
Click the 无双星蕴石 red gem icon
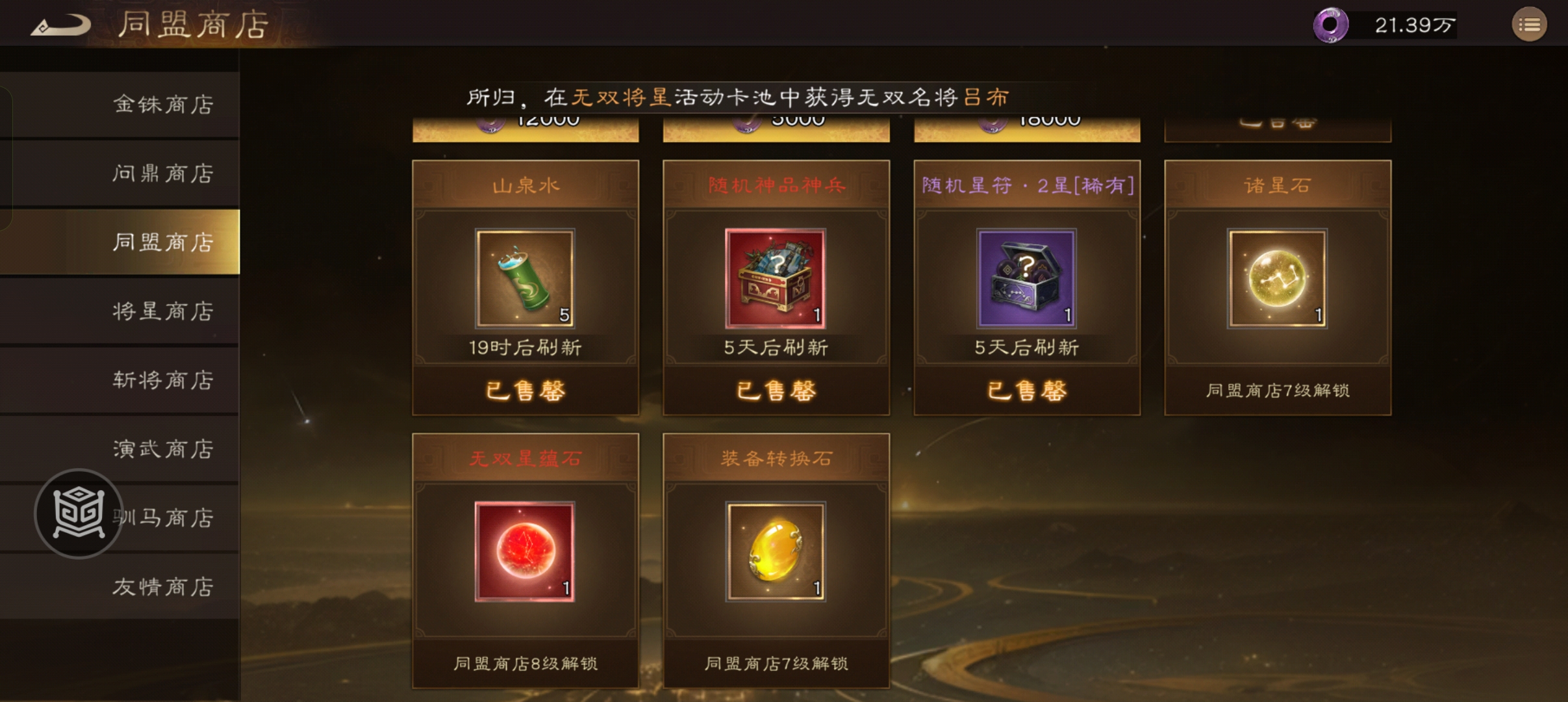pyautogui.click(x=525, y=551)
